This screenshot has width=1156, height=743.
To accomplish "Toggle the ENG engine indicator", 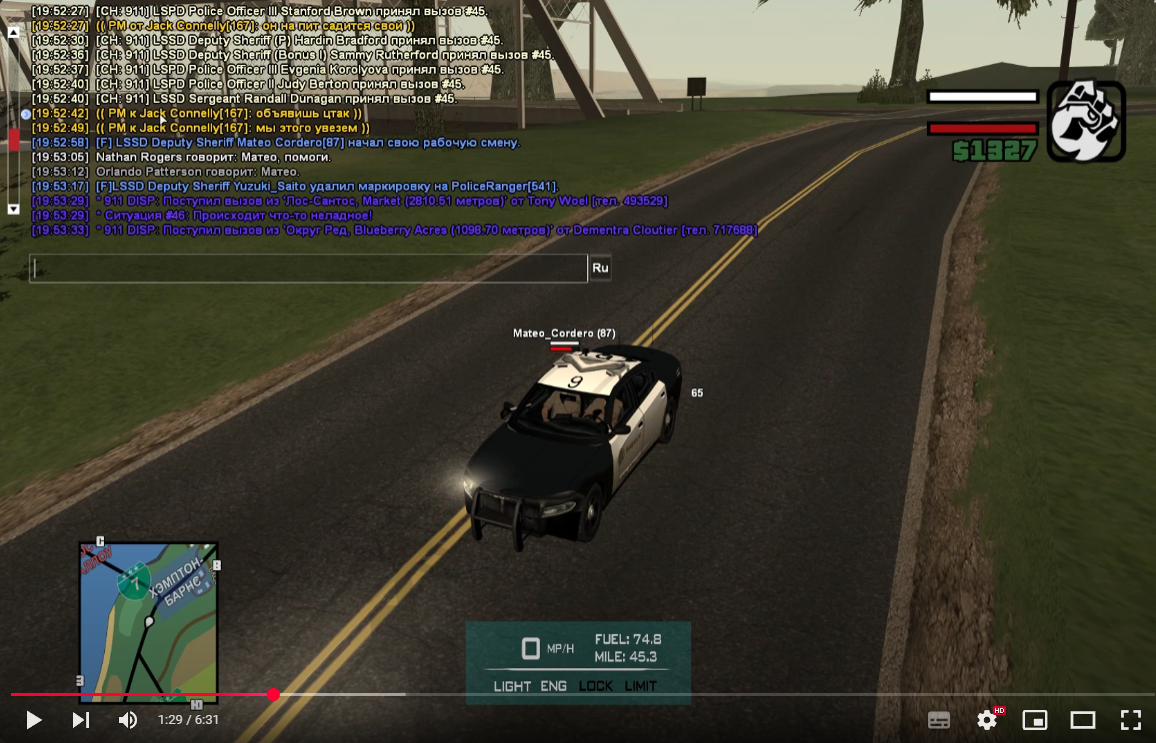I will point(554,686).
